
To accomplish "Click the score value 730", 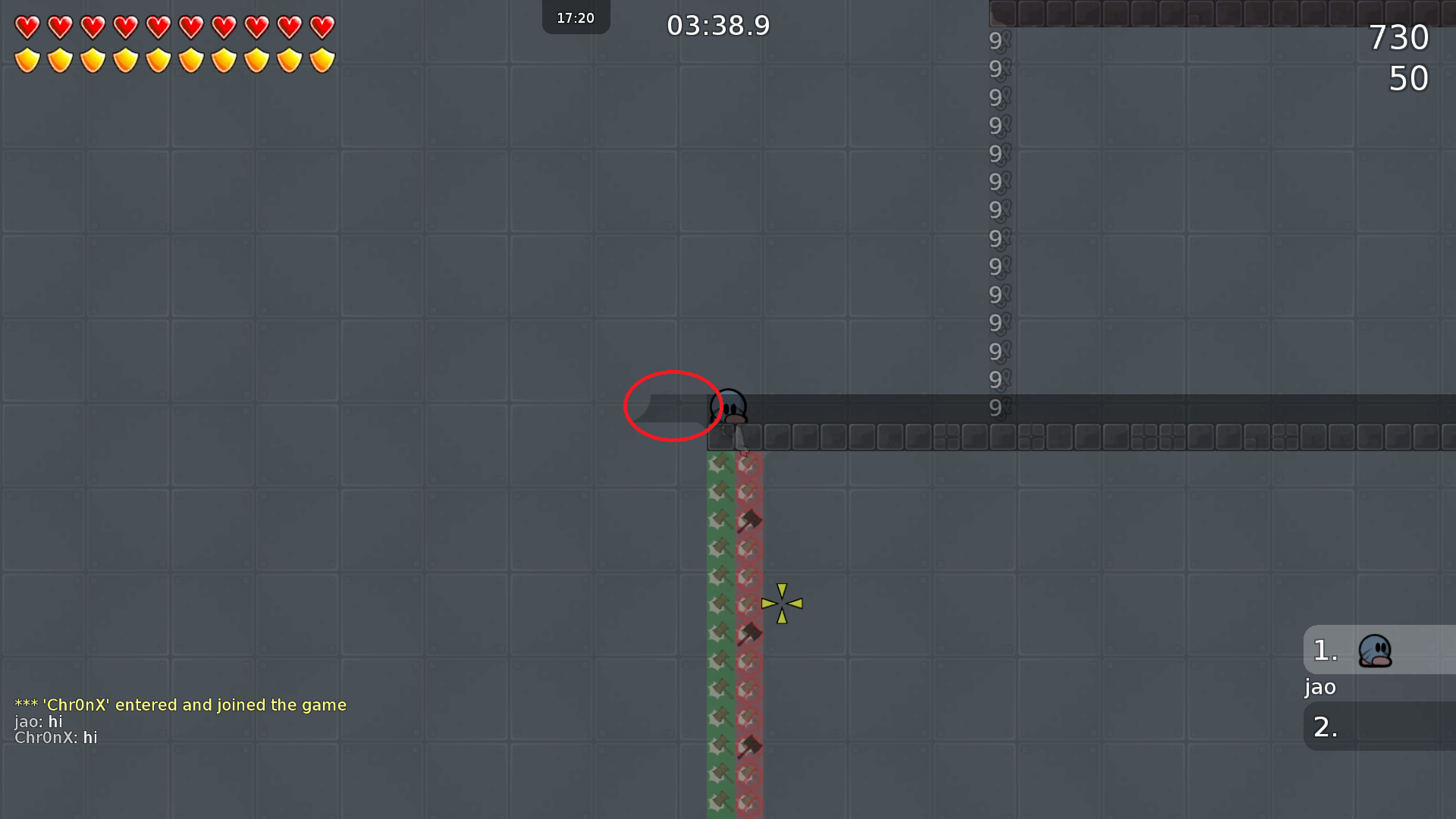I will (x=1399, y=37).
